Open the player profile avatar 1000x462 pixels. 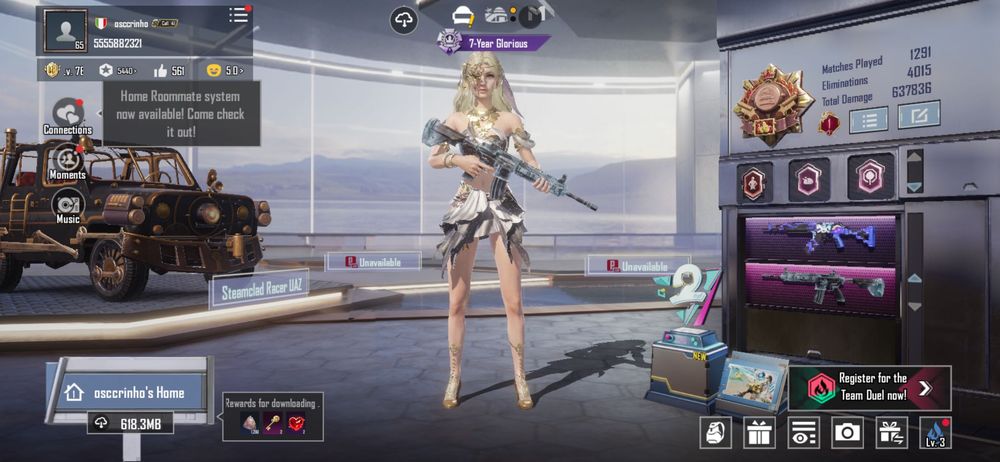pos(65,30)
